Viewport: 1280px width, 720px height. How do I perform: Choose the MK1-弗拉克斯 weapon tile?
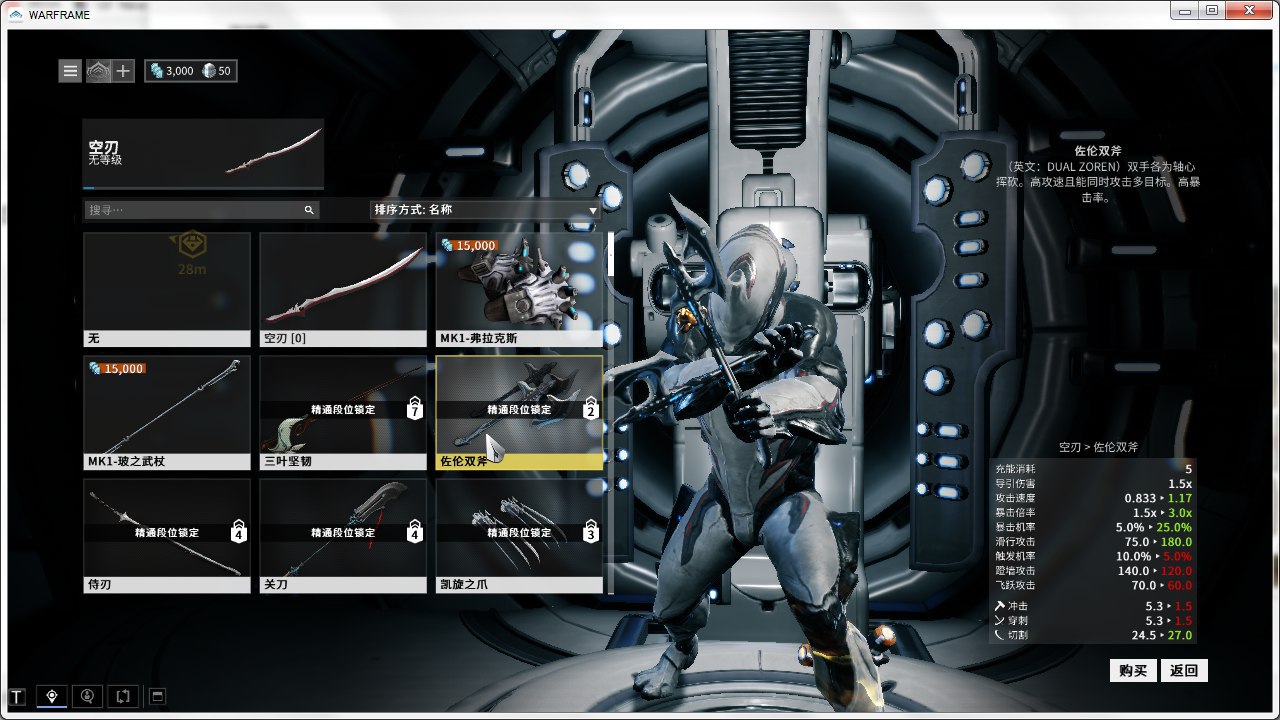tap(519, 289)
